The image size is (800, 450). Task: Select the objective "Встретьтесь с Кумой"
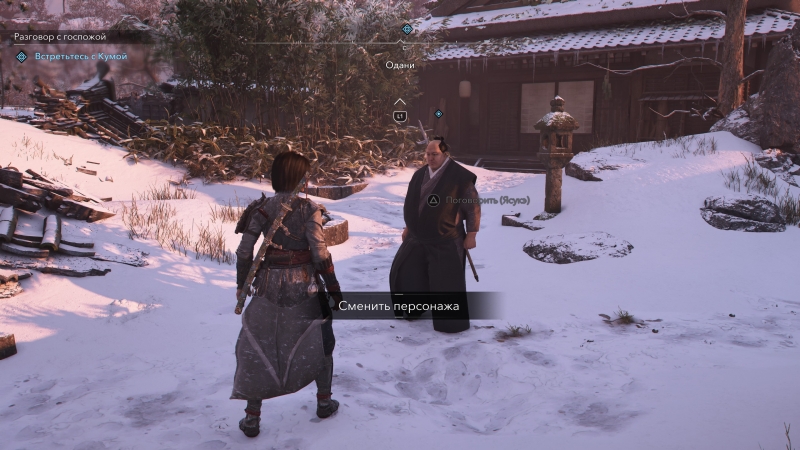(x=80, y=57)
